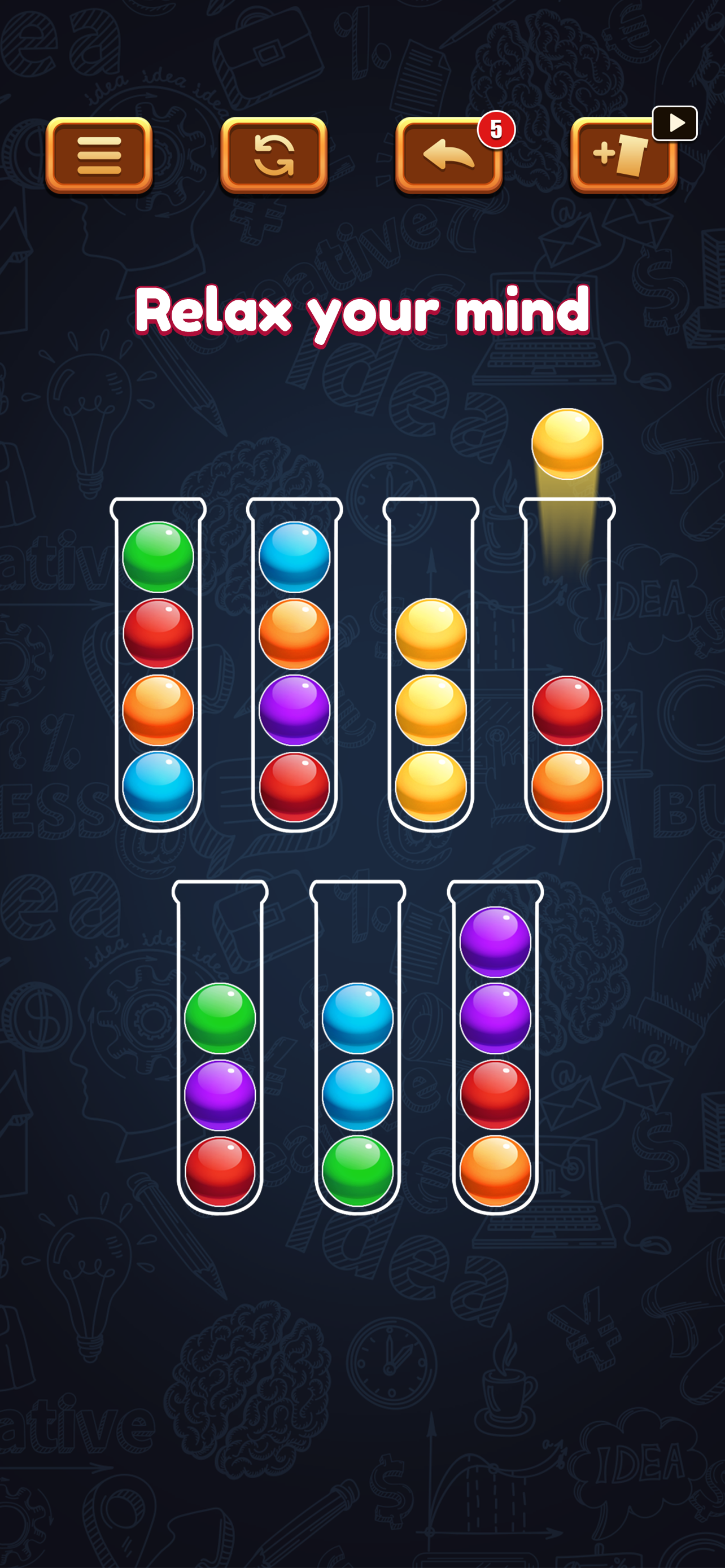Viewport: 725px width, 1568px height.
Task: Tap the title text Relax your mind
Action: point(362,313)
